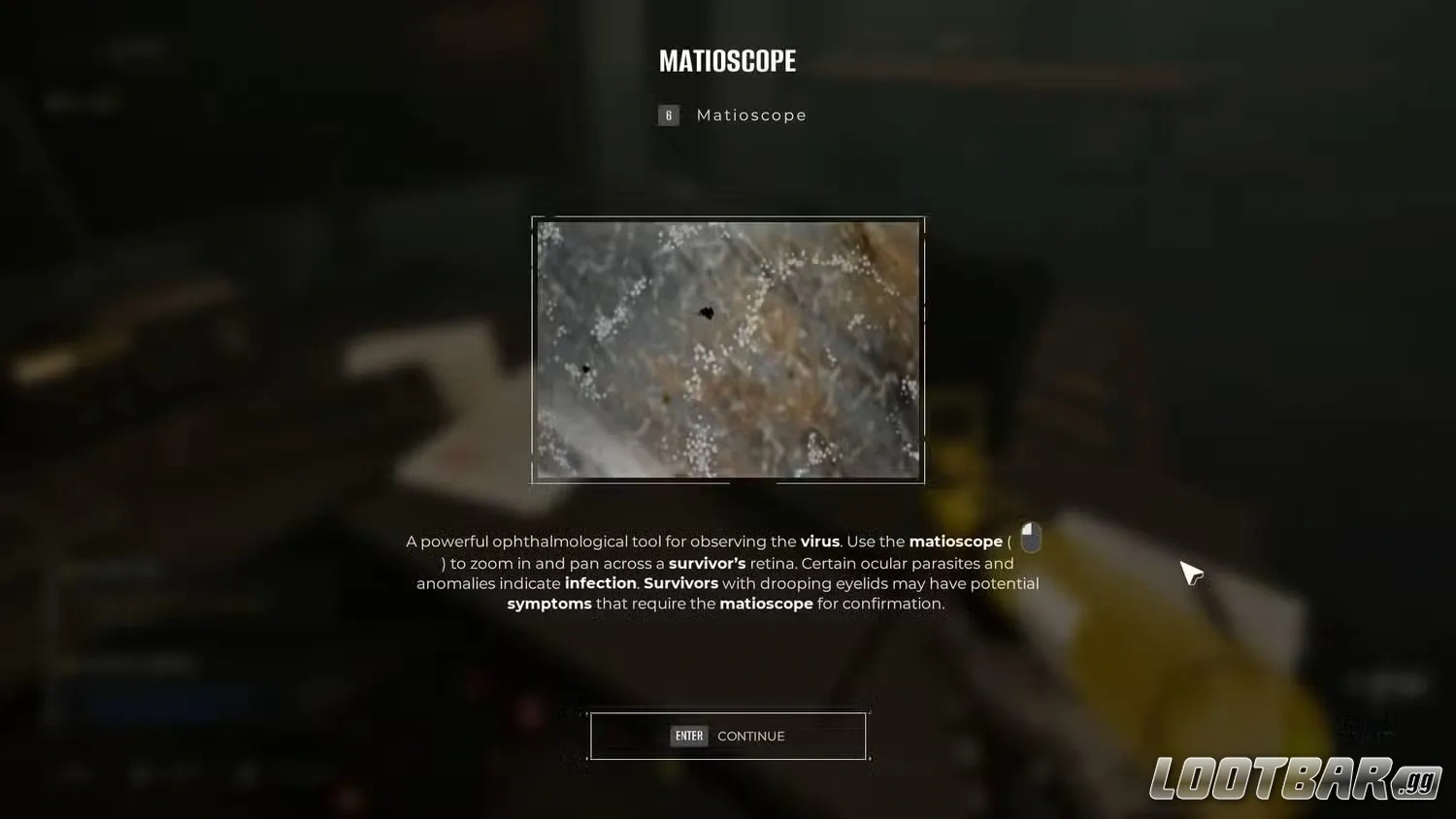Image resolution: width=1456 pixels, height=819 pixels.
Task: Click the top-right corner bracket of the frame
Action: click(924, 217)
